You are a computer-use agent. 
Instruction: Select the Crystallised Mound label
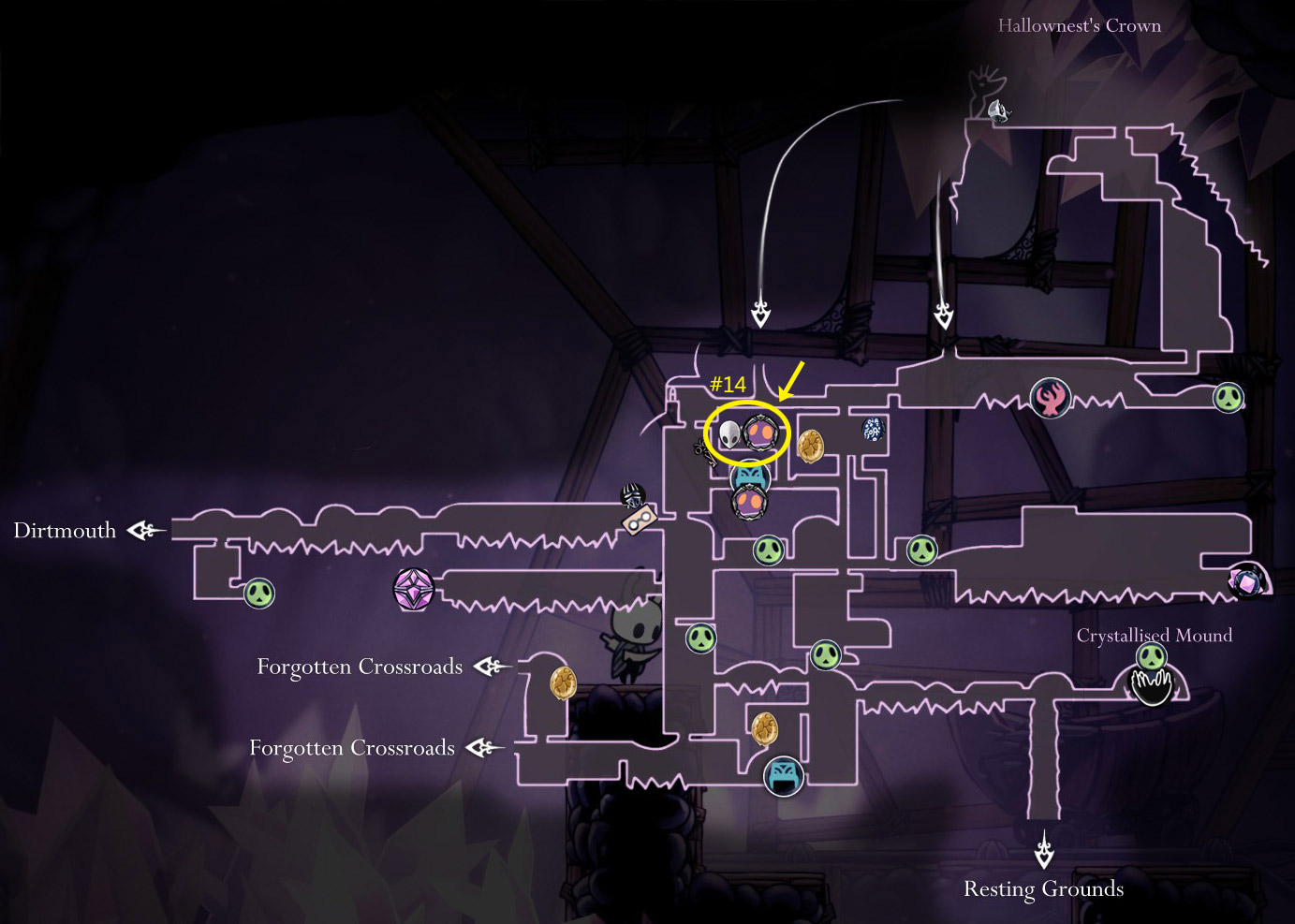click(1154, 636)
